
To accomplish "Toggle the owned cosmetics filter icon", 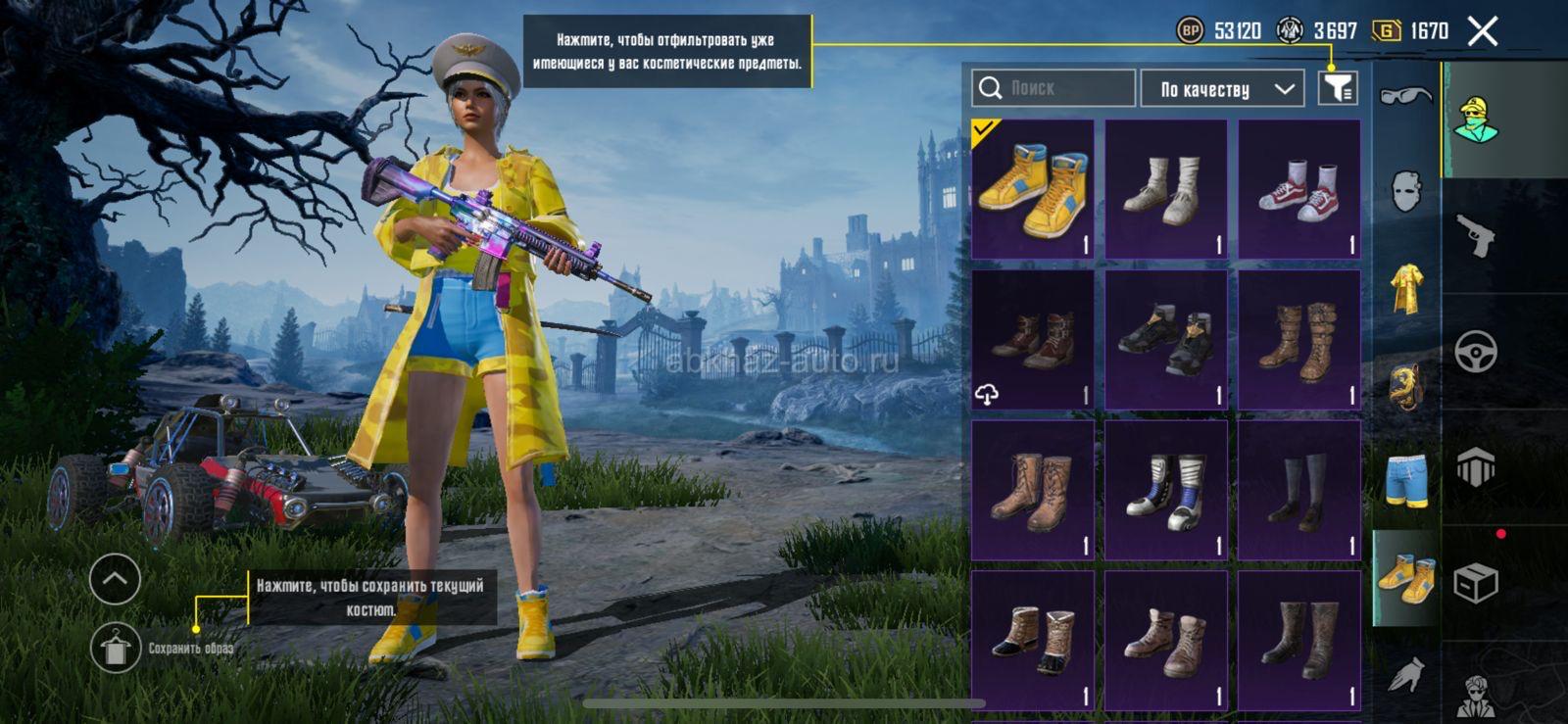I will coord(1338,88).
